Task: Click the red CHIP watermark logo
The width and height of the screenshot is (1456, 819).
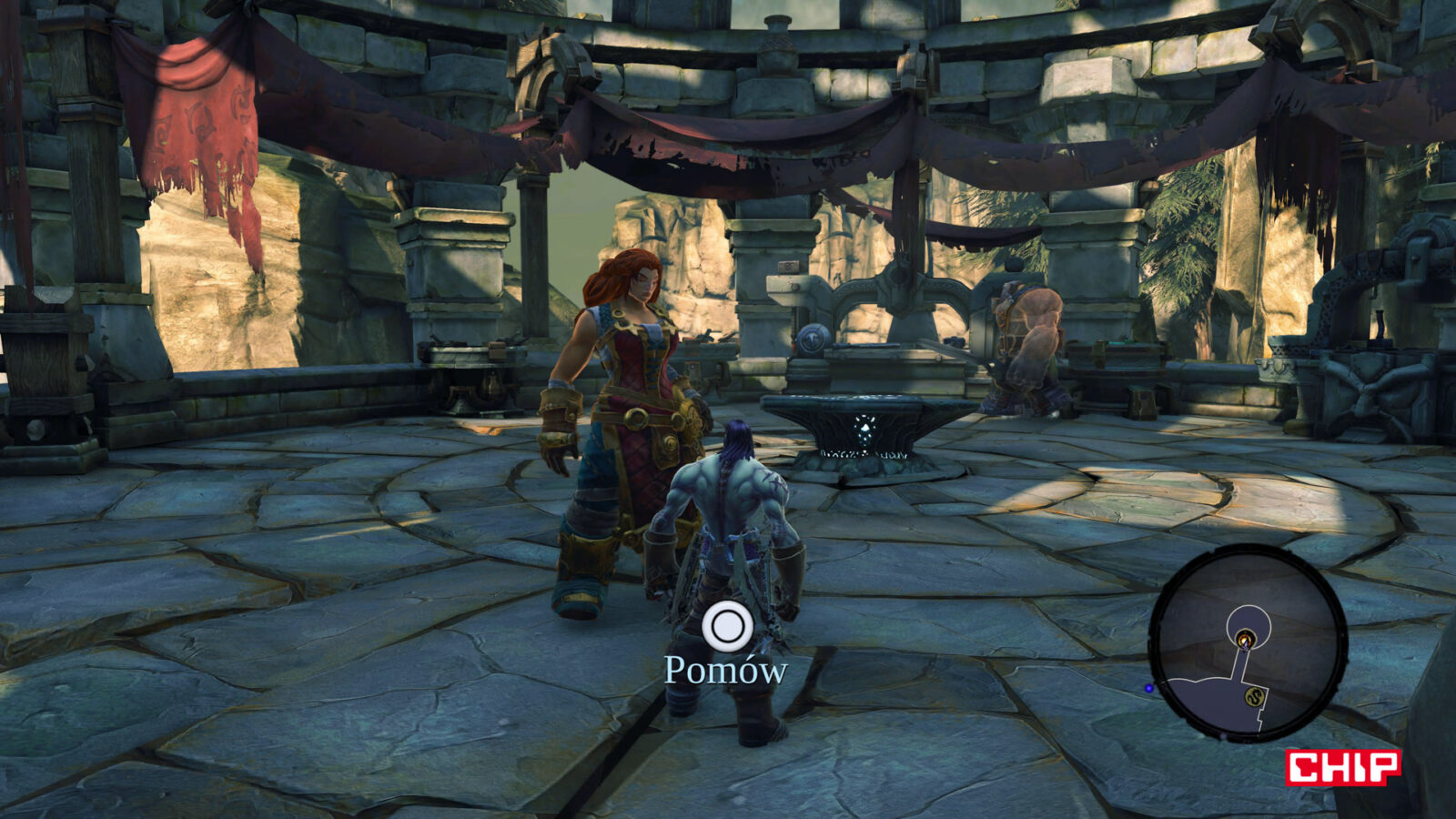Action: 1342,767
